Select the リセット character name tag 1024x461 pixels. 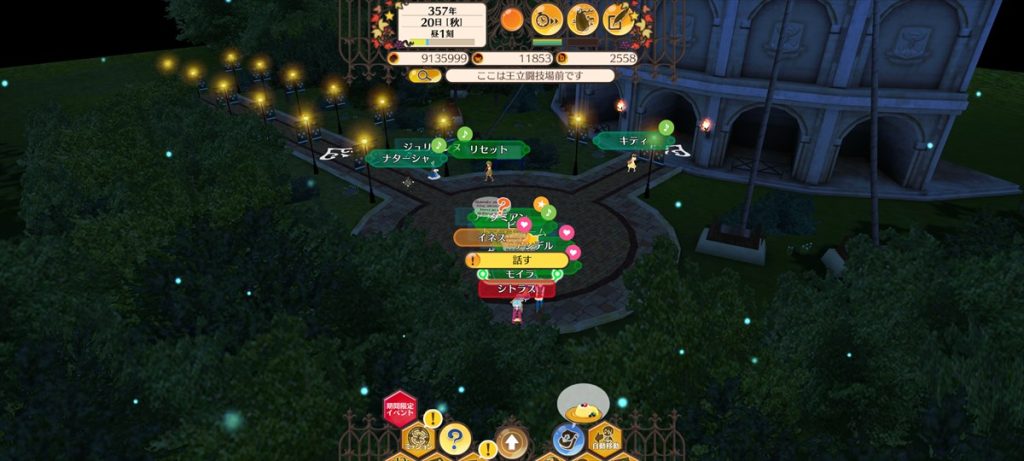coord(489,149)
